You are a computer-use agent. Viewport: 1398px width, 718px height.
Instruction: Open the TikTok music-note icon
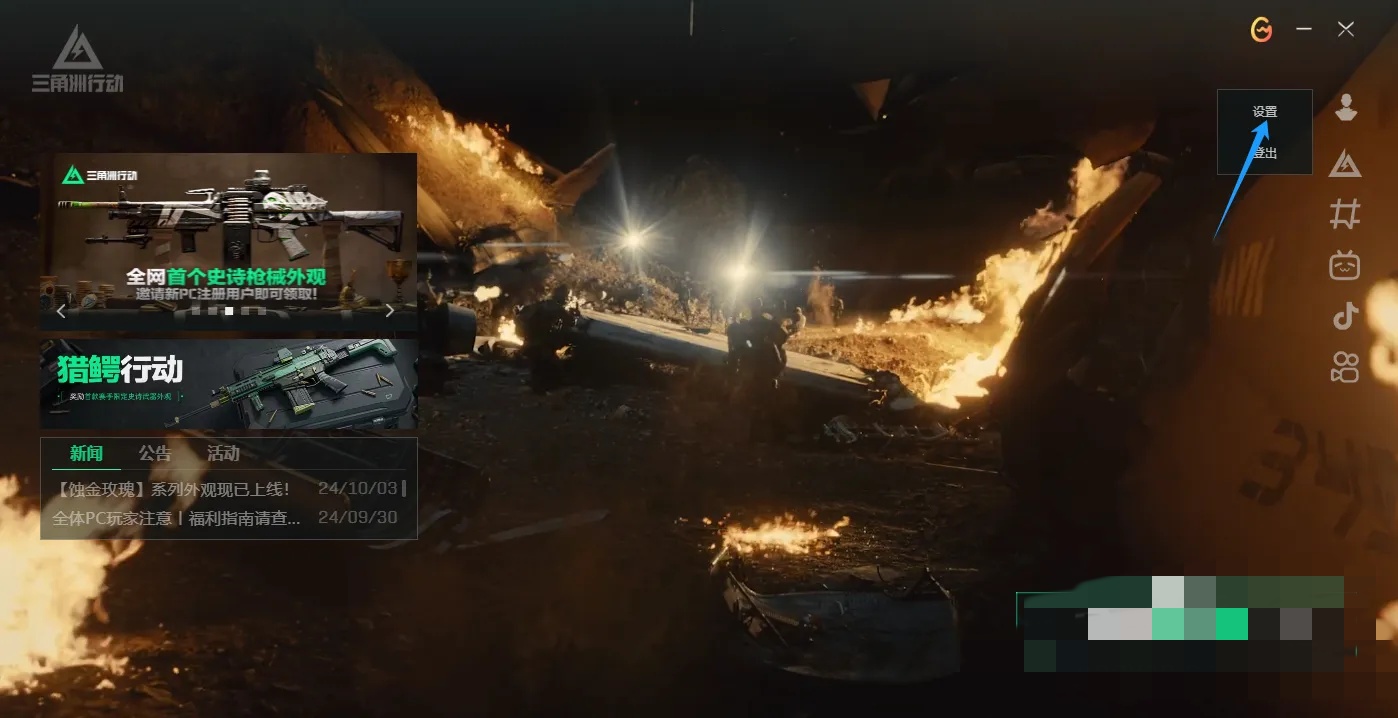[1346, 317]
